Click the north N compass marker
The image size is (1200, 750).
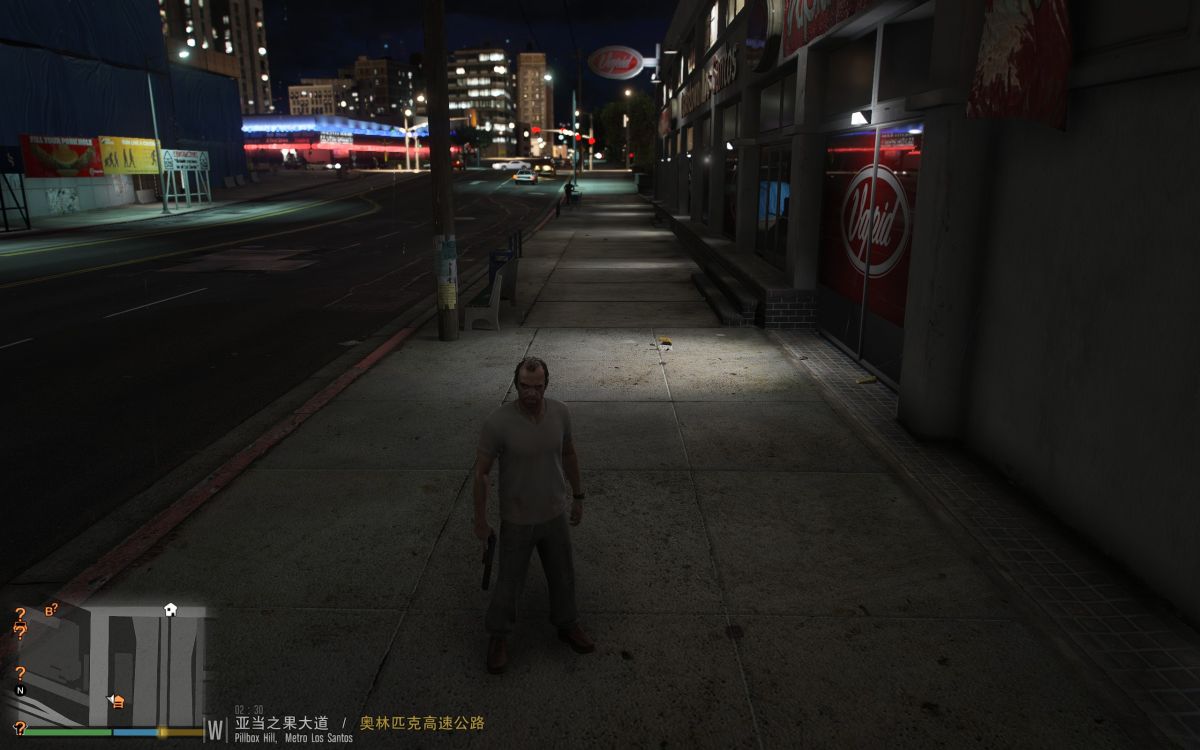(x=20, y=690)
